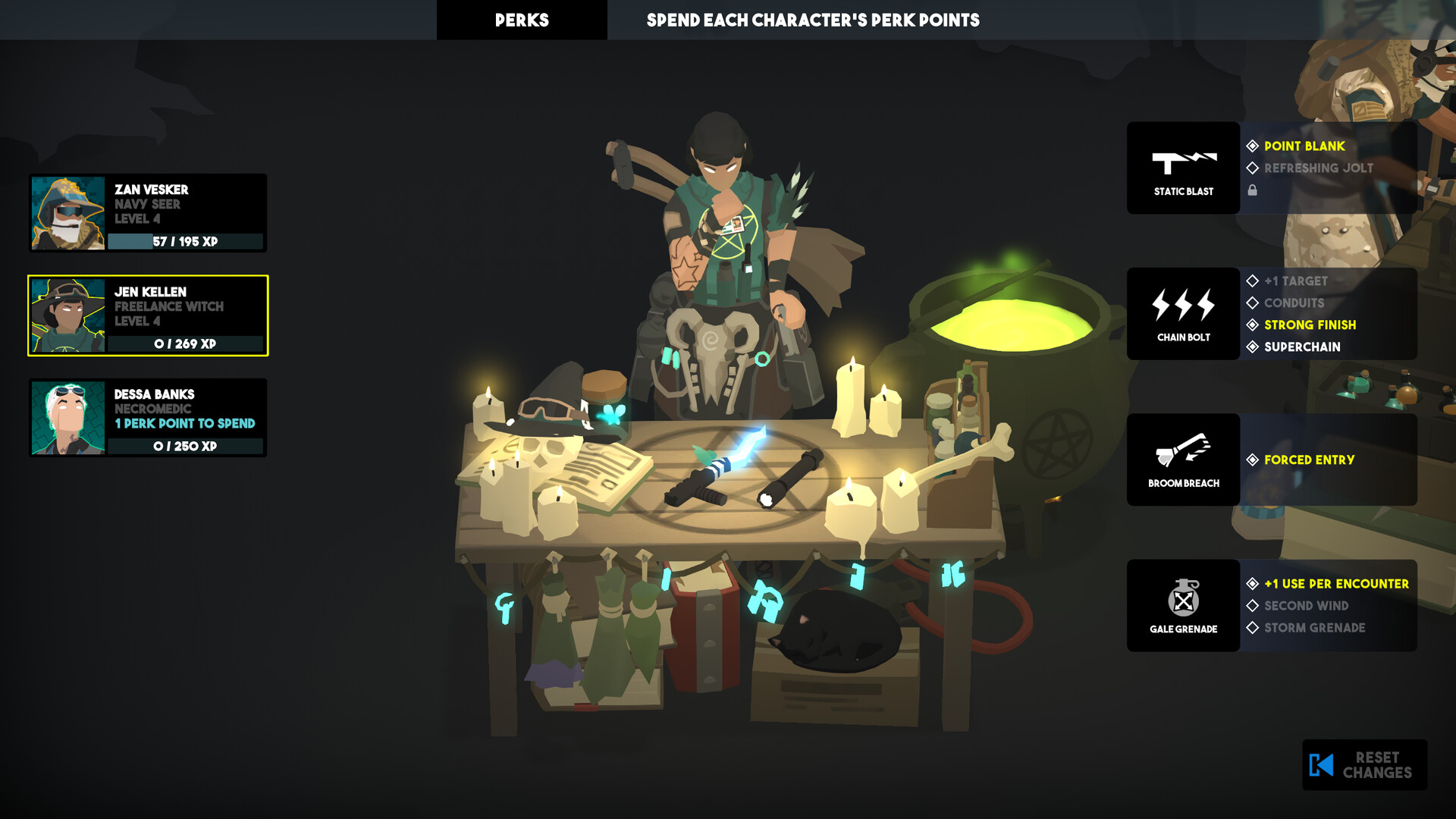This screenshot has width=1456, height=819.
Task: Activate the Forced Entry perk
Action: [1308, 460]
